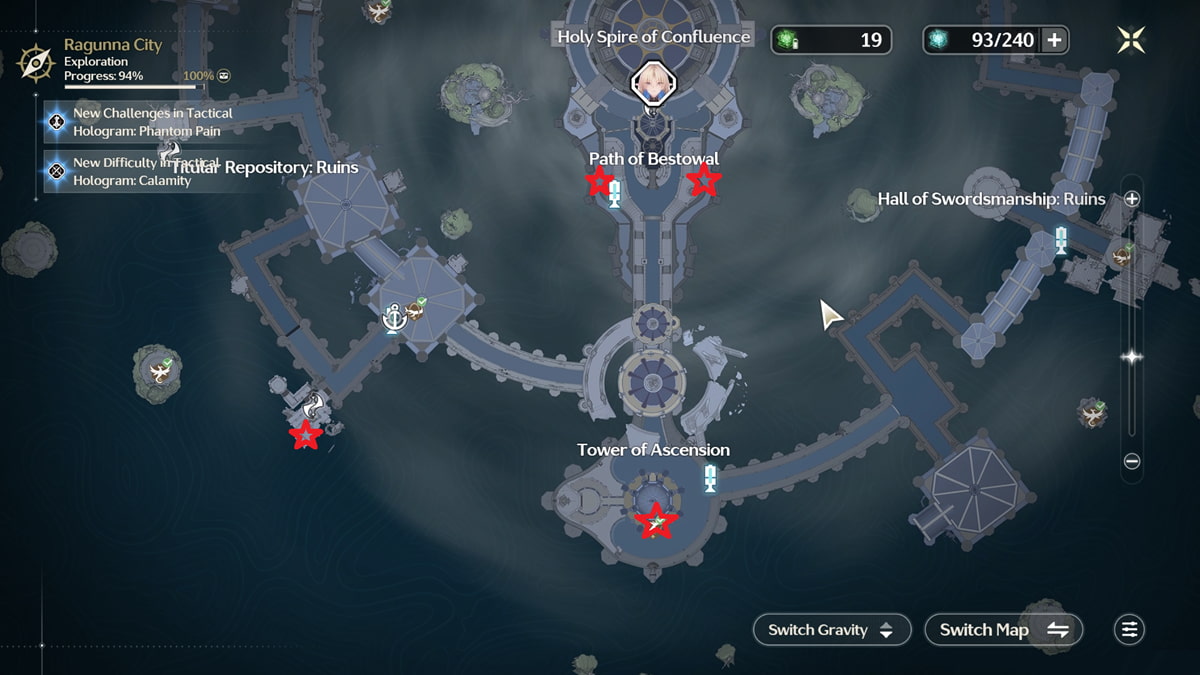Click the Switch Gravity button
Screen dimensions: 1200x675
[832, 630]
